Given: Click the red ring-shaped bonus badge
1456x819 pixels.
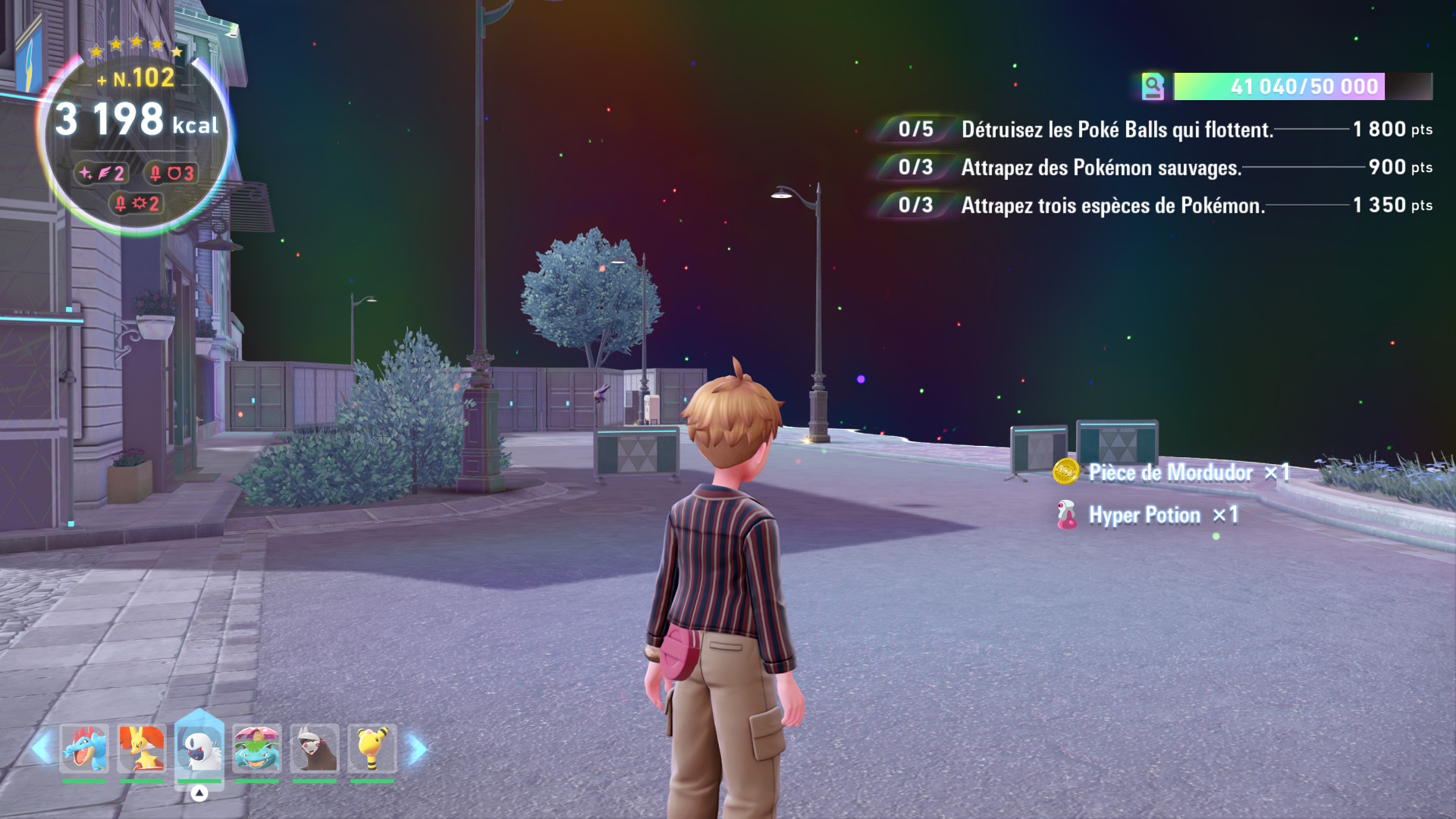Looking at the screenshot, I should coord(171,174).
